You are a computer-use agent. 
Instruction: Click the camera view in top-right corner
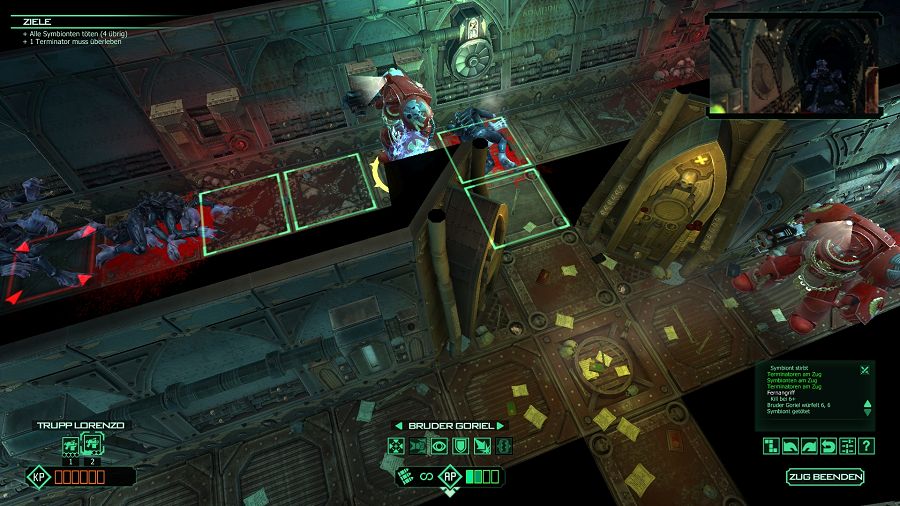[792, 65]
